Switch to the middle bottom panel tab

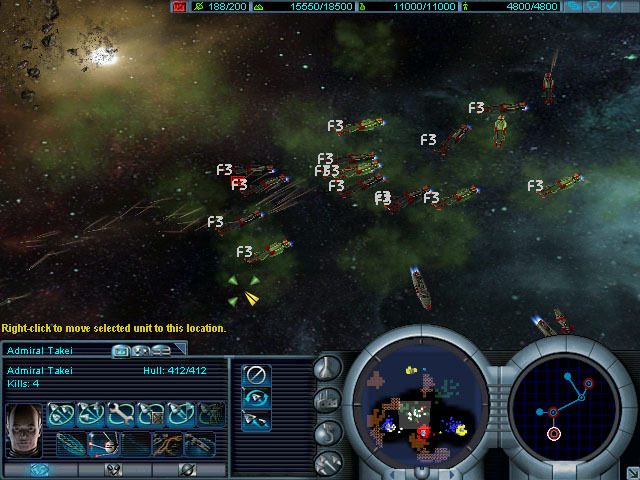coord(114,469)
